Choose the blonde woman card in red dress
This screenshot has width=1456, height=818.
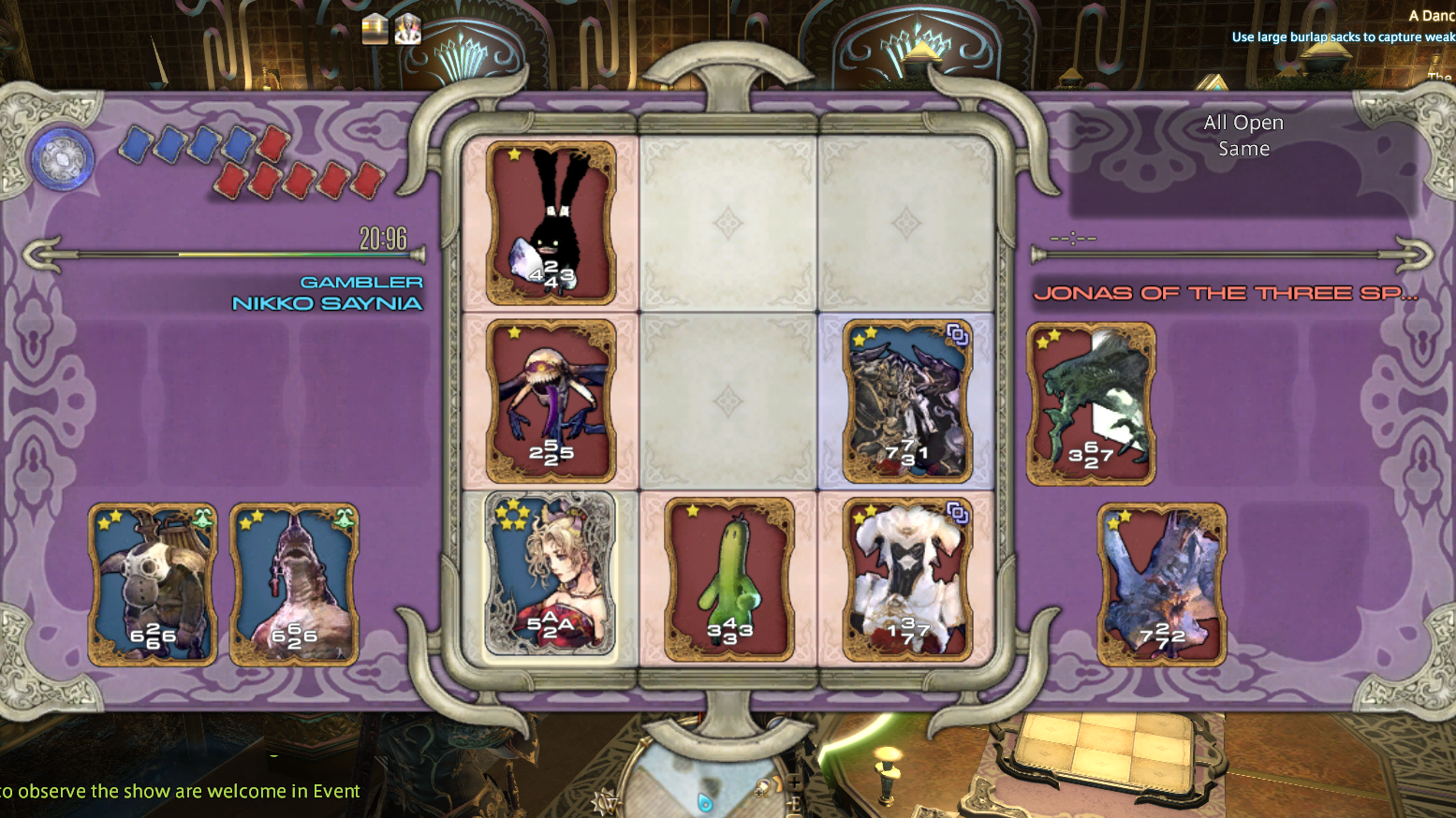[551, 574]
